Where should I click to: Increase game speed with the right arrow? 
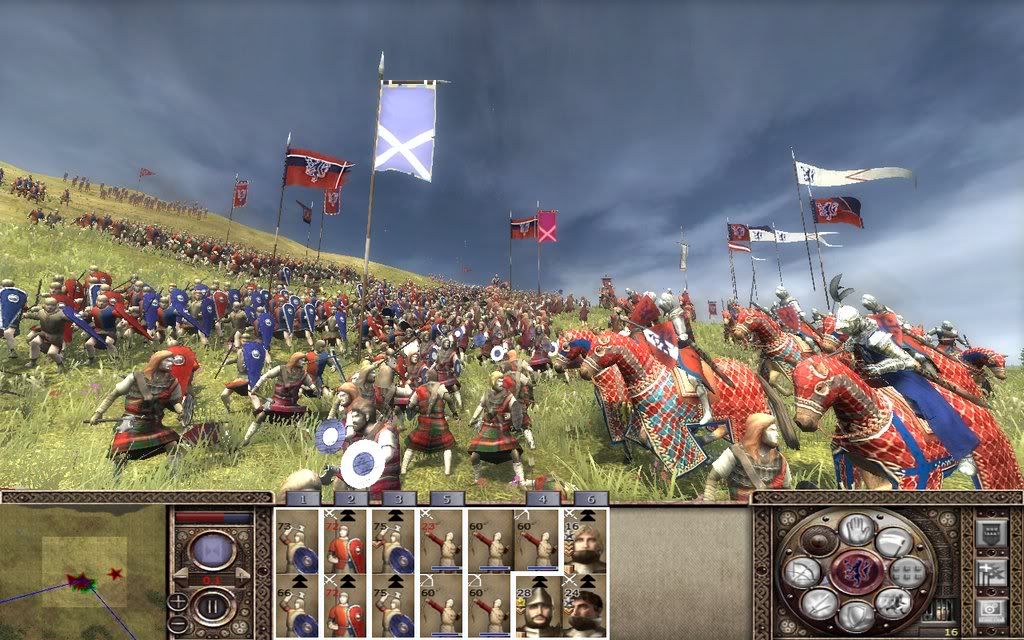click(241, 575)
